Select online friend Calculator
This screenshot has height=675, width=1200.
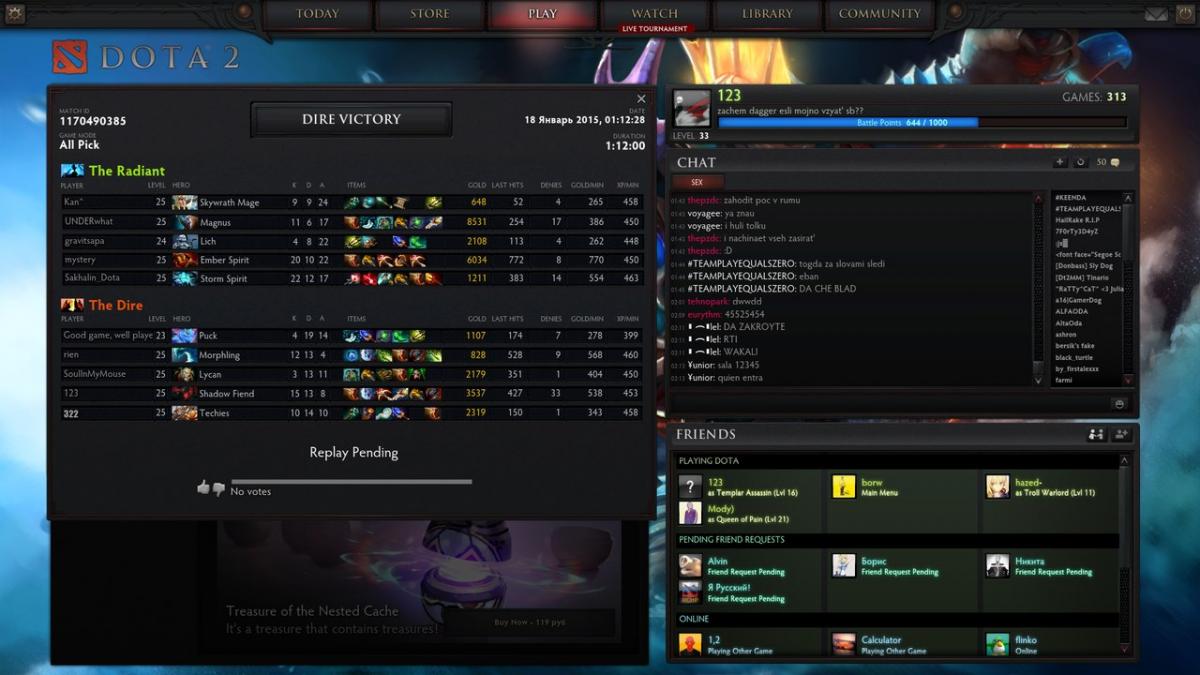[880, 644]
